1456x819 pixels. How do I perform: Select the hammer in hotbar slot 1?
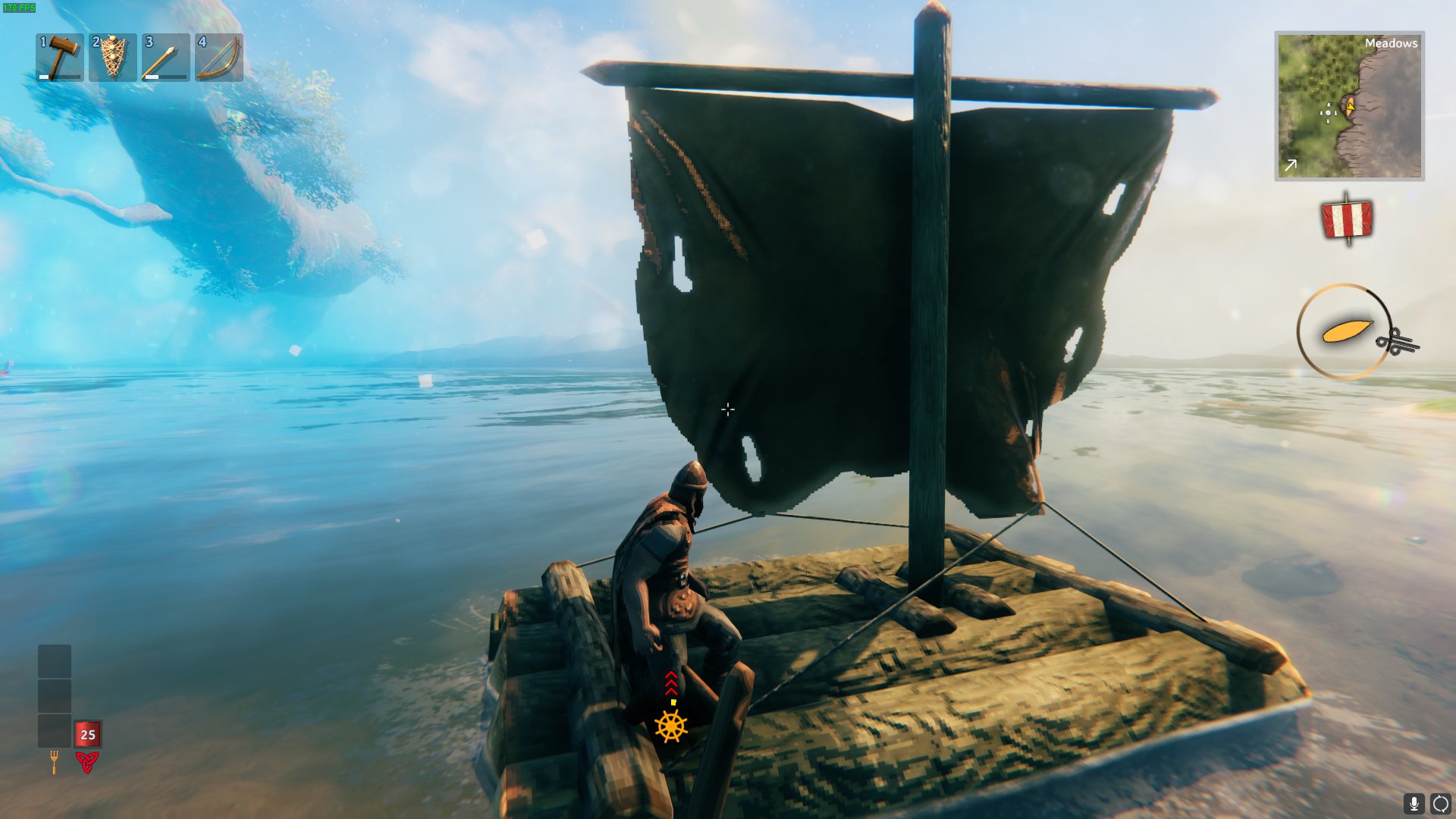coord(60,57)
